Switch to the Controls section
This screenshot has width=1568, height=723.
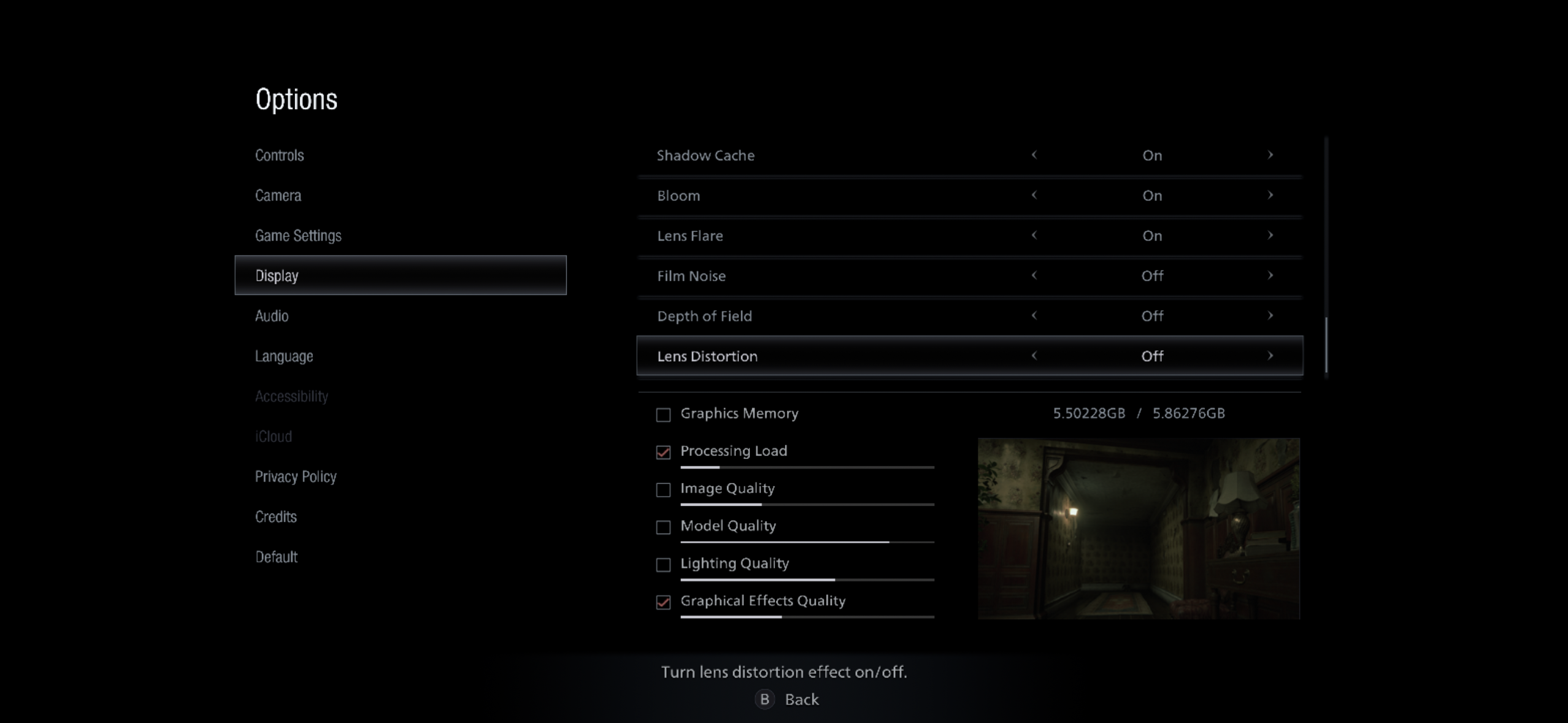(x=279, y=155)
